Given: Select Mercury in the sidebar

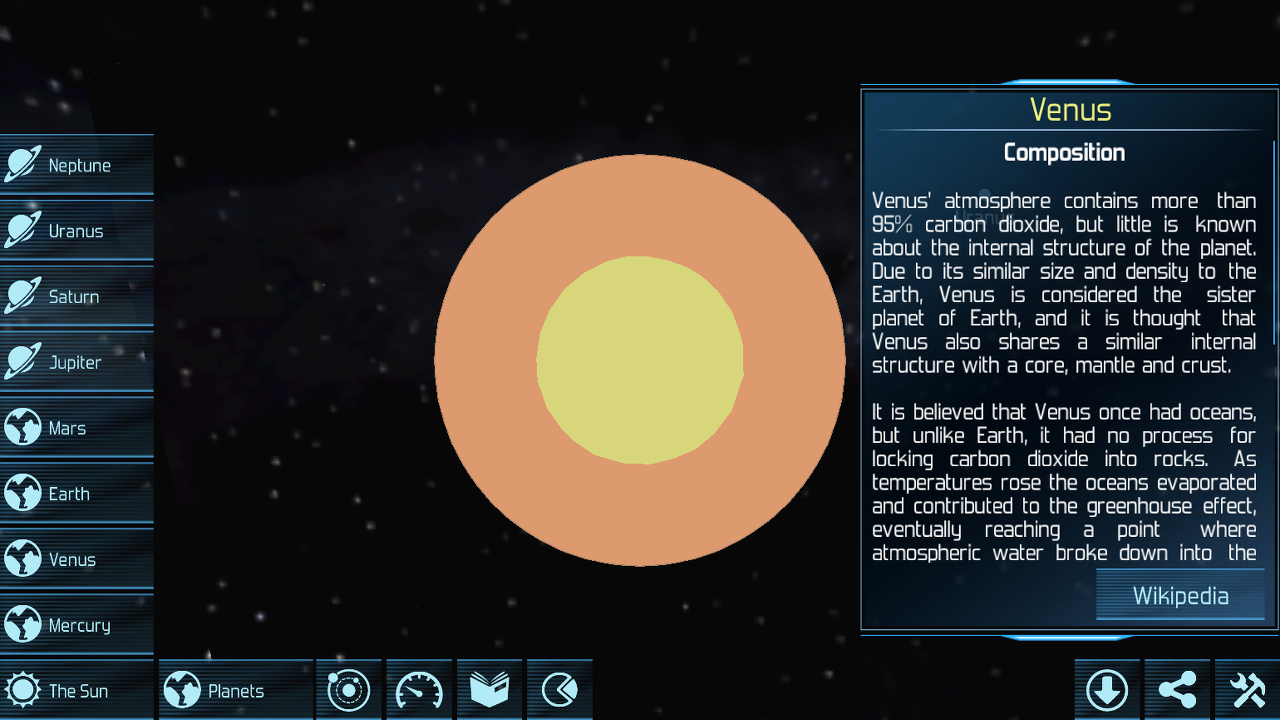Looking at the screenshot, I should coord(77,624).
